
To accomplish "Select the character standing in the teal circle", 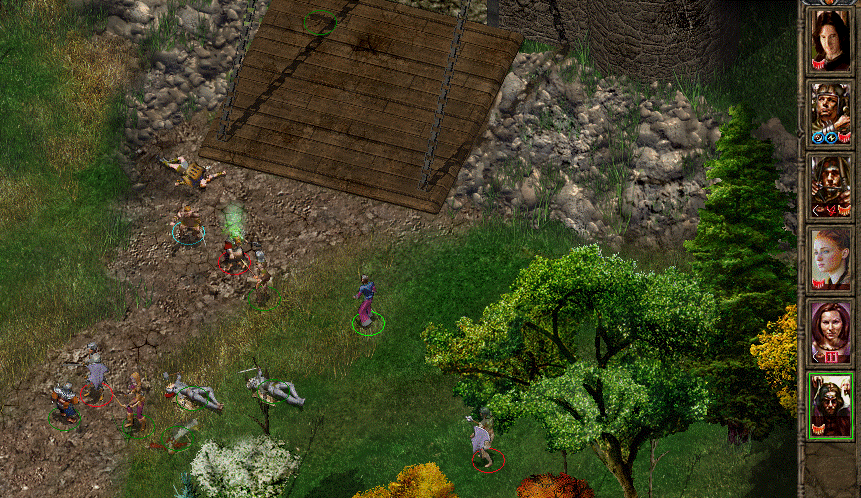I will [x=188, y=224].
